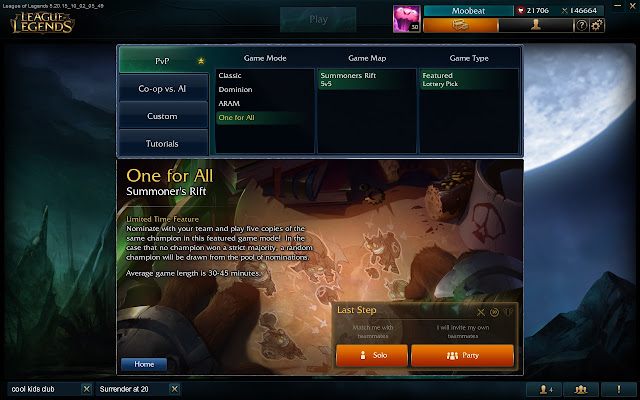The width and height of the screenshot is (640, 400).
Task: Start a Party with teammates
Action: (462, 356)
